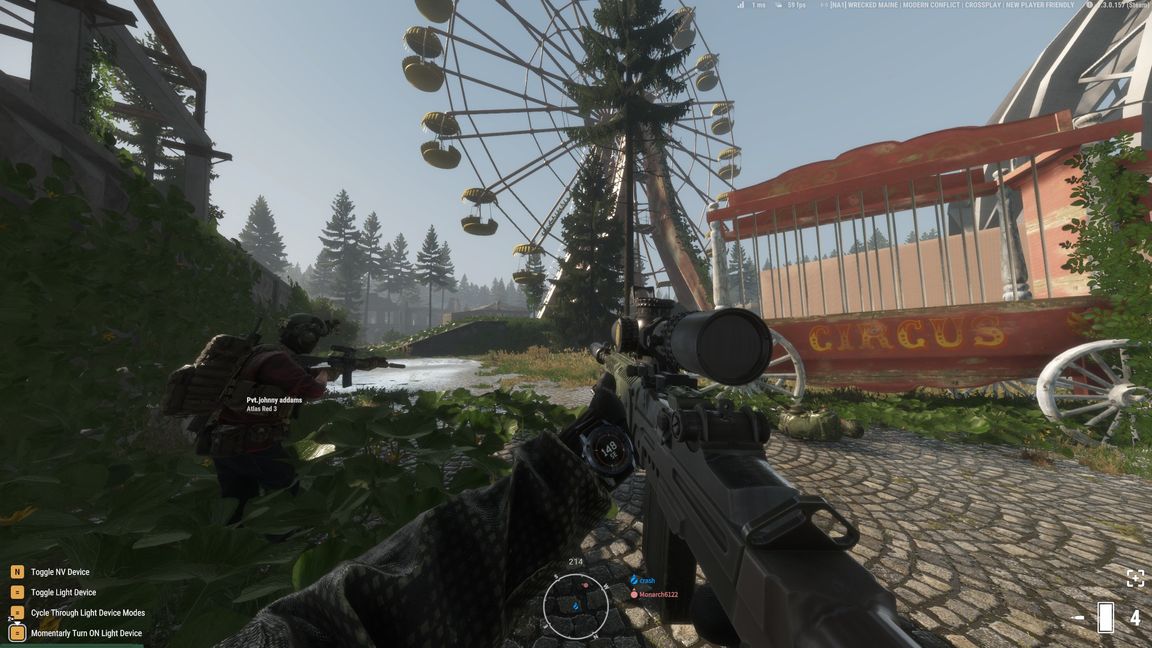Click the circular compass minimap
Viewport: 1152px width, 648px height.
pos(575,606)
